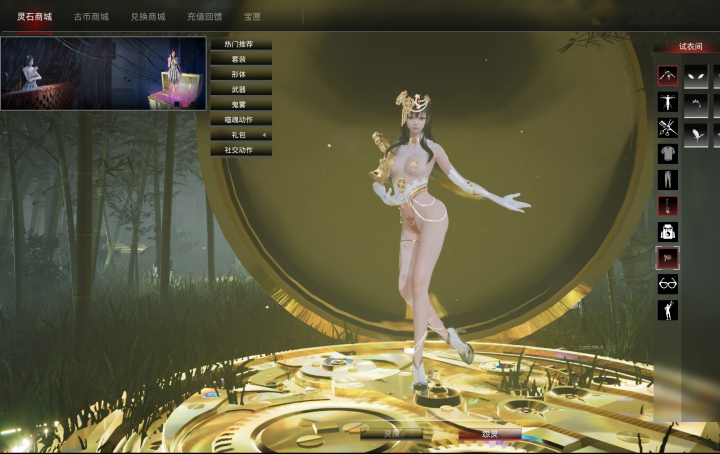
Task: Show the 武器 weapon category
Action: pos(240,90)
